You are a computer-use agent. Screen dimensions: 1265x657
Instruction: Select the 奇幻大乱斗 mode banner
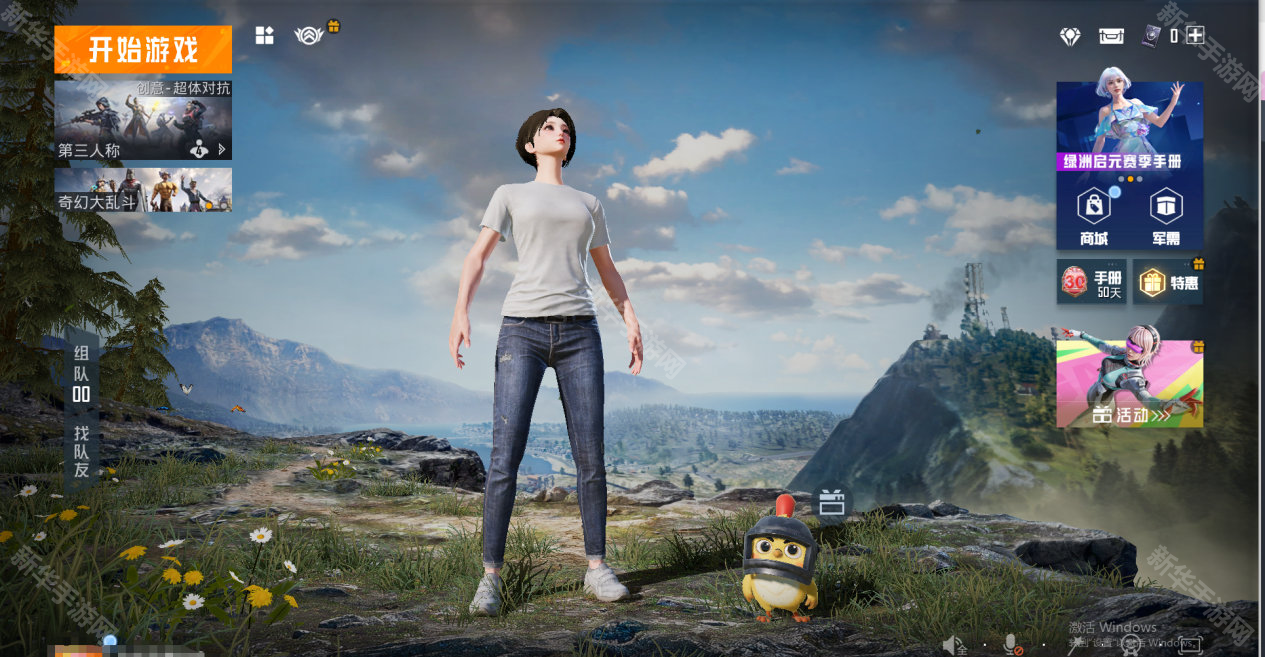143,190
